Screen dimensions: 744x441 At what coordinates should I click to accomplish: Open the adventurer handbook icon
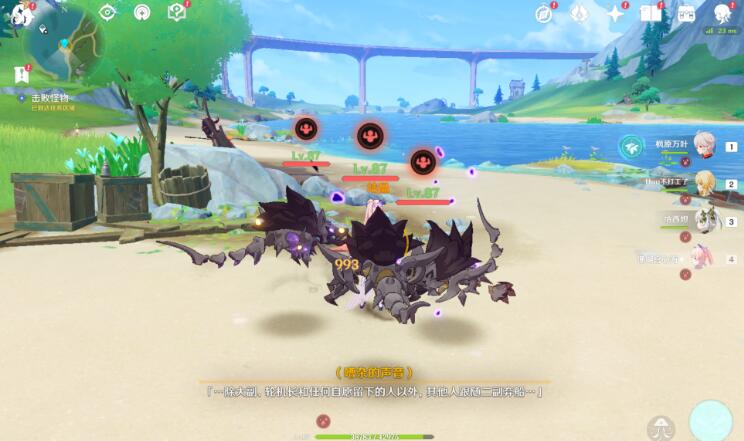651,13
